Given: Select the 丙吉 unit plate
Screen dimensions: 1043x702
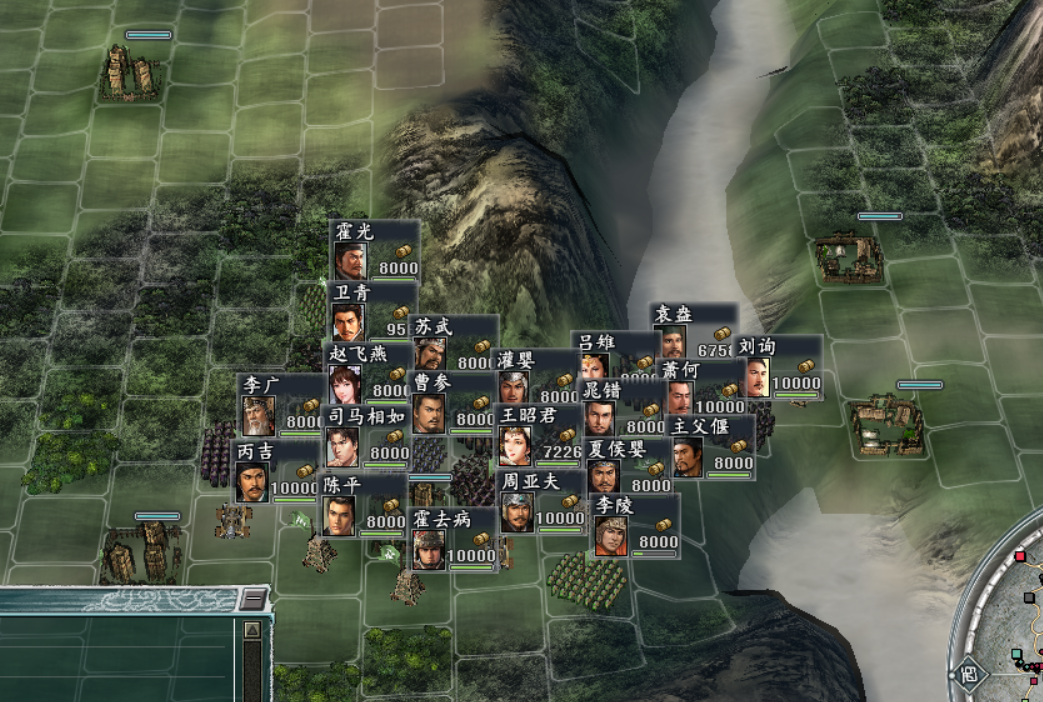Looking at the screenshot, I should tap(275, 471).
